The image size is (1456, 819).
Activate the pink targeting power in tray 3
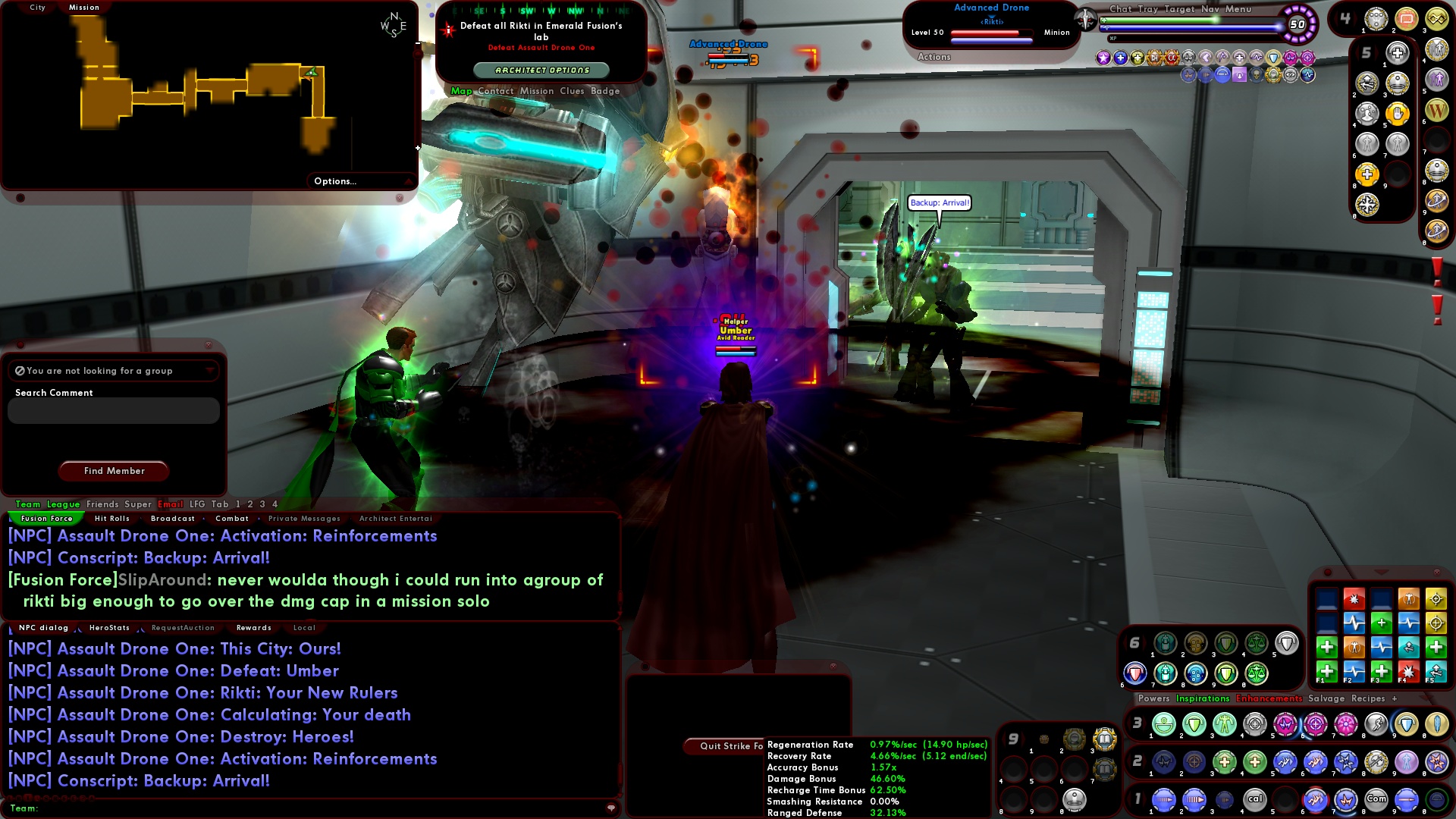1316,724
